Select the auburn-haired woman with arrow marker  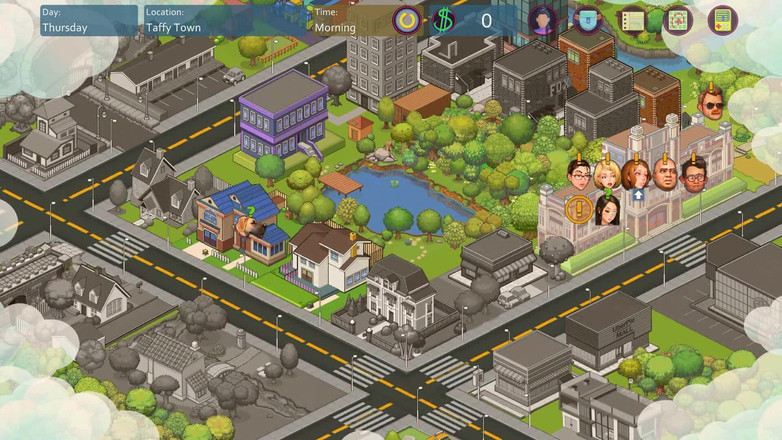coord(636,176)
